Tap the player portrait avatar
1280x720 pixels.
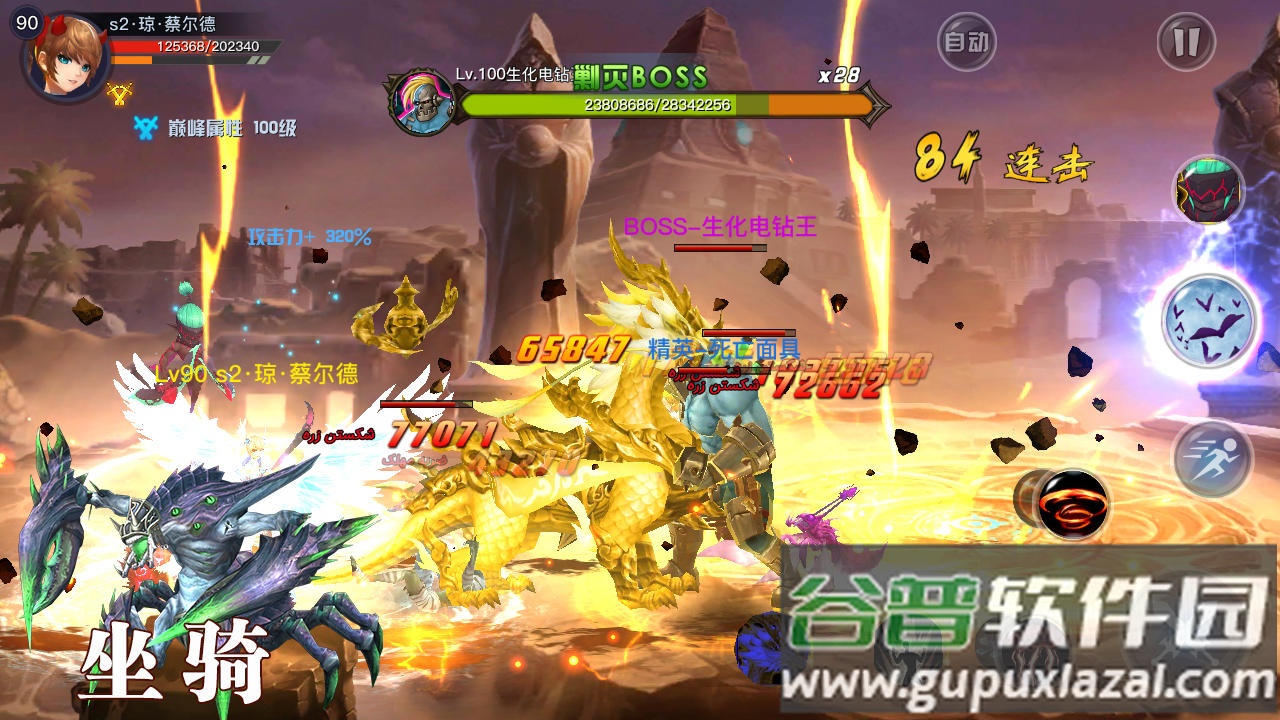point(66,60)
